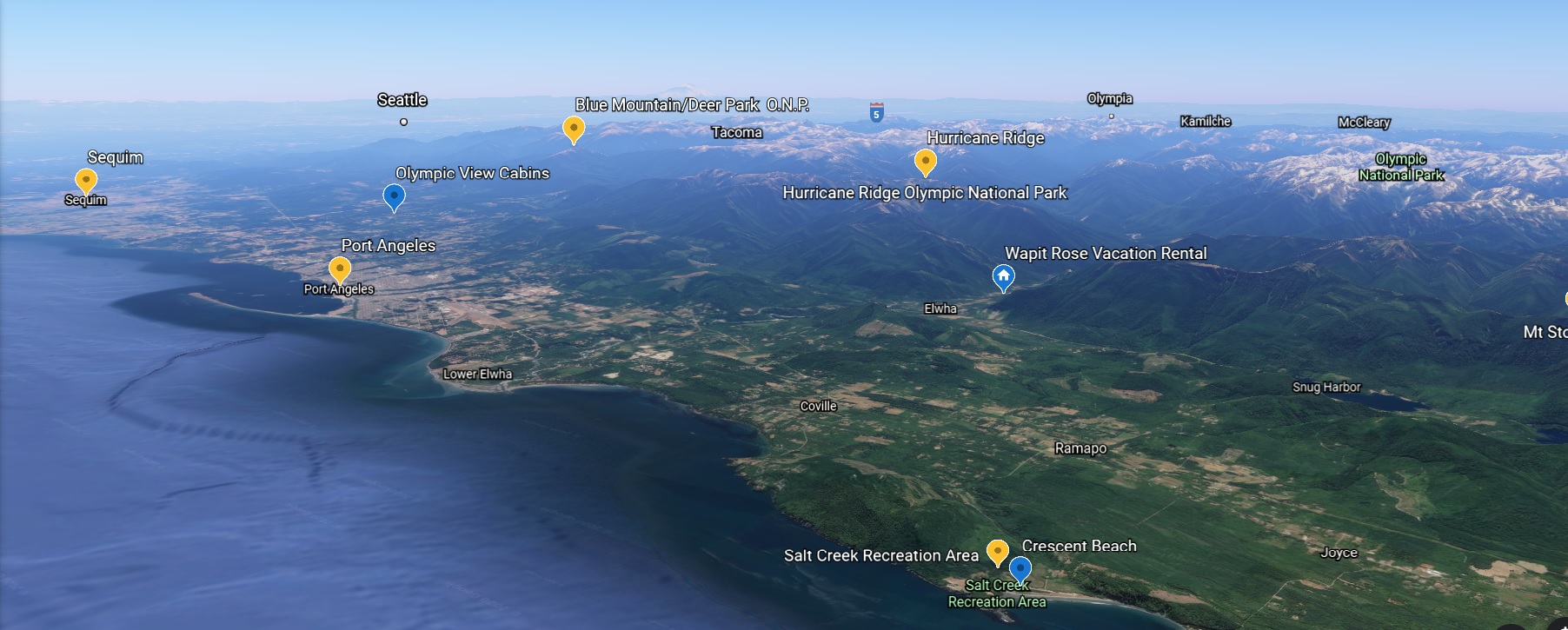Open the Hurricane Ridge yellow pin
The width and height of the screenshot is (1568, 630).
pyautogui.click(x=926, y=161)
